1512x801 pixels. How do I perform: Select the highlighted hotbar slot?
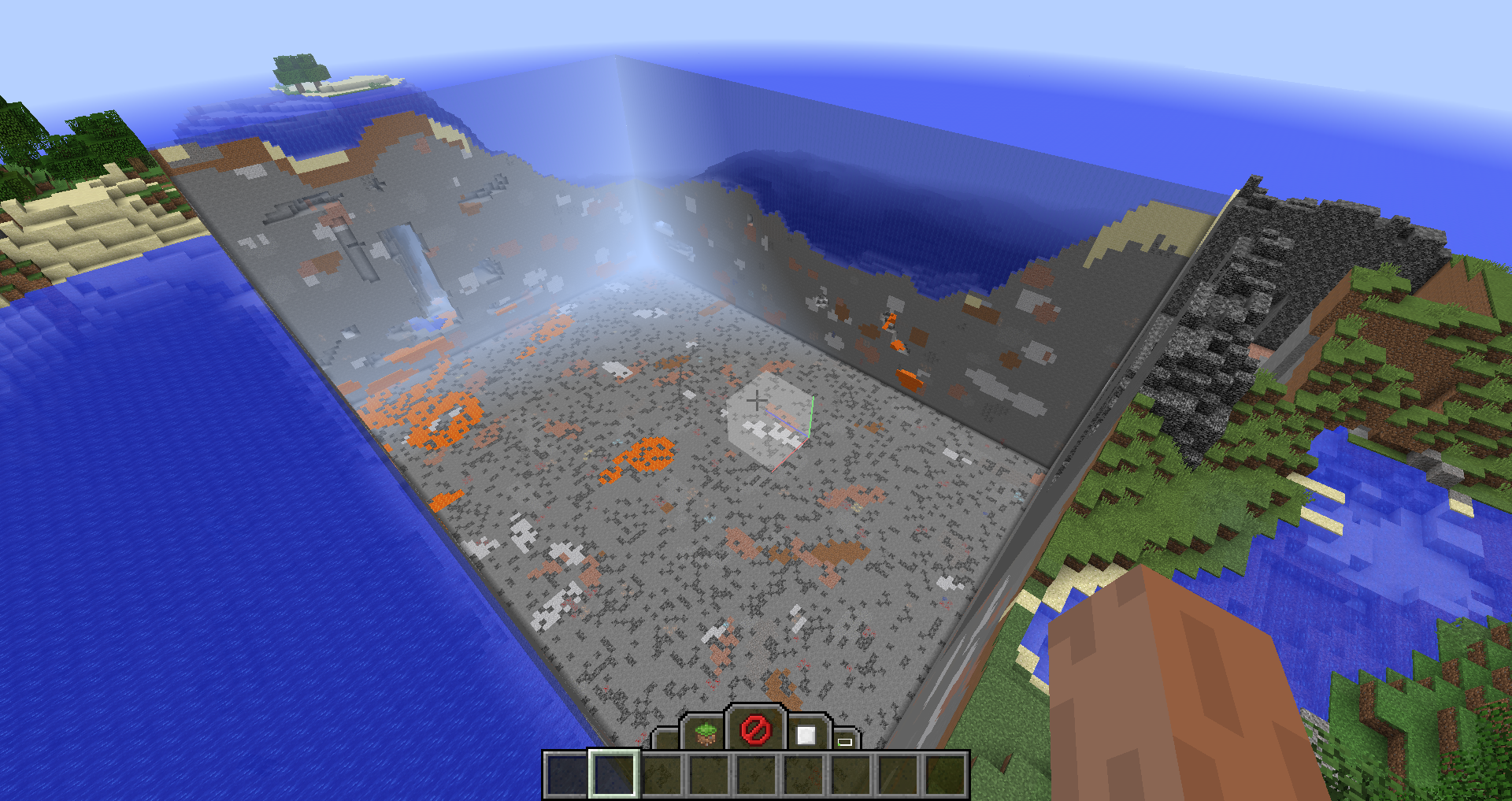point(614,773)
